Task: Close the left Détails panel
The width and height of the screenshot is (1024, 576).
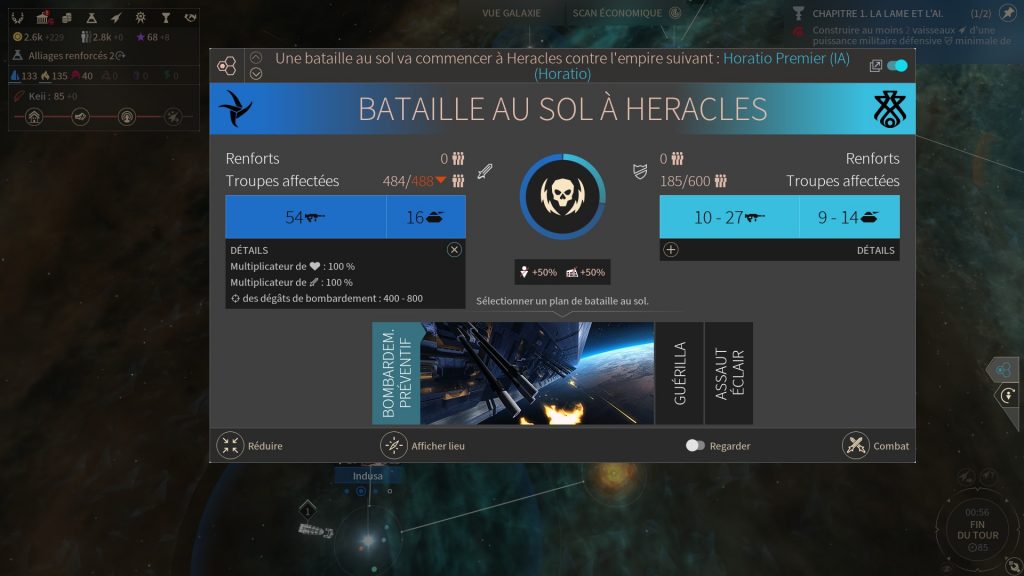Action: click(454, 250)
